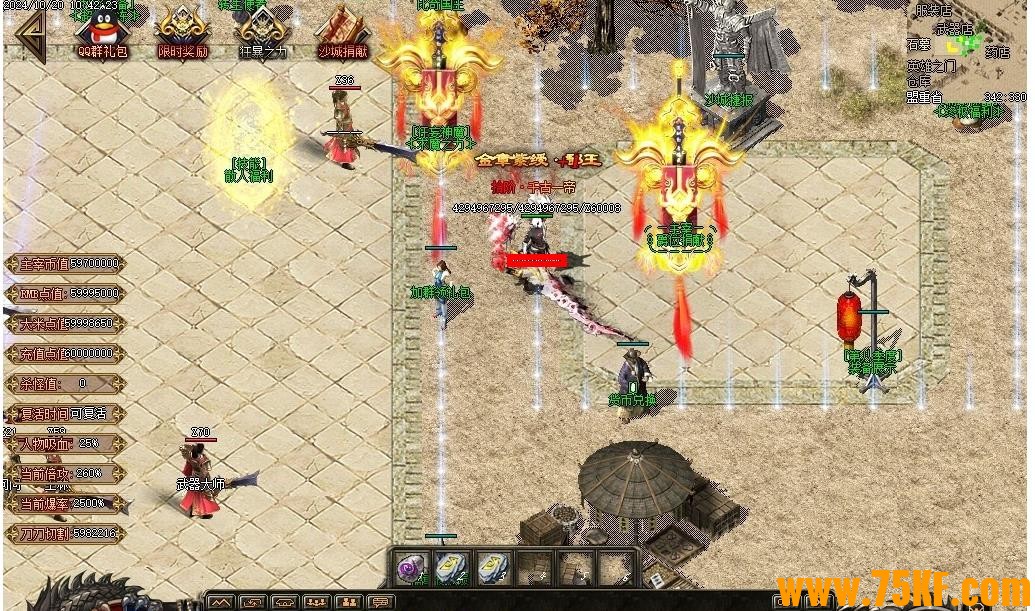Open the chat bubble button on the bottom bar
This screenshot has width=1035, height=611.
pos(379,602)
